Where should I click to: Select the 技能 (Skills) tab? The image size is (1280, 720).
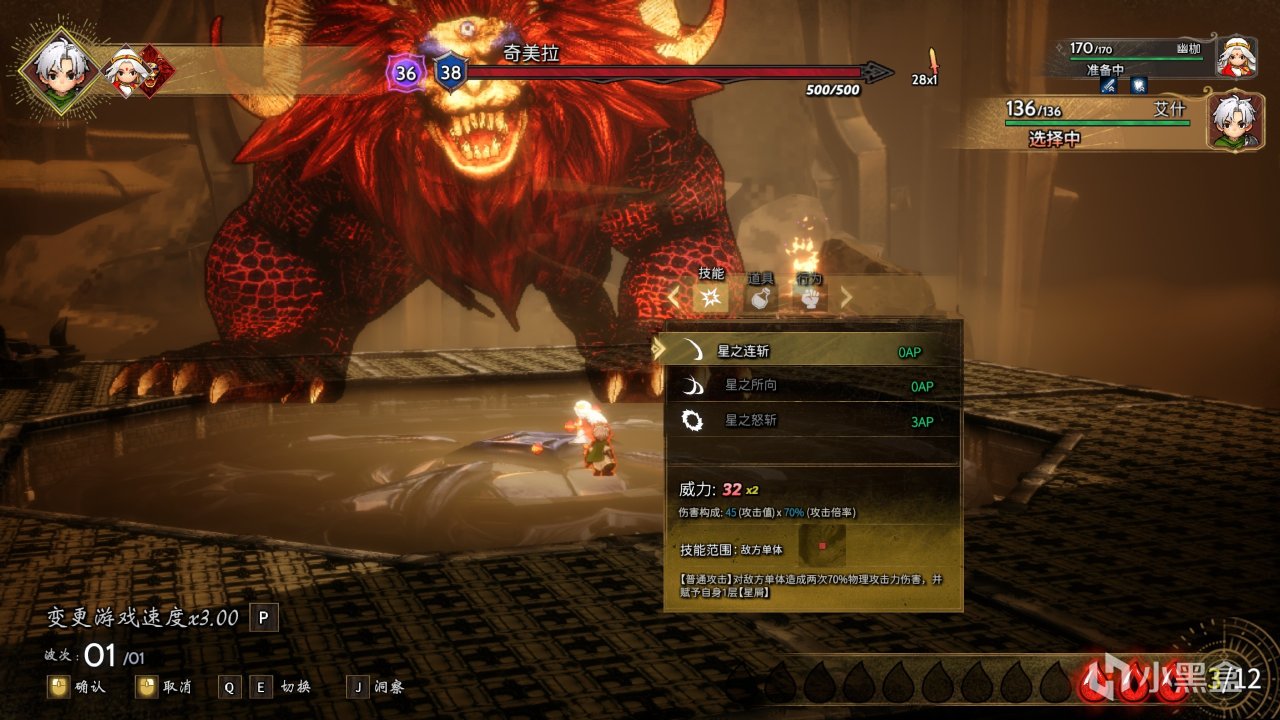(711, 296)
